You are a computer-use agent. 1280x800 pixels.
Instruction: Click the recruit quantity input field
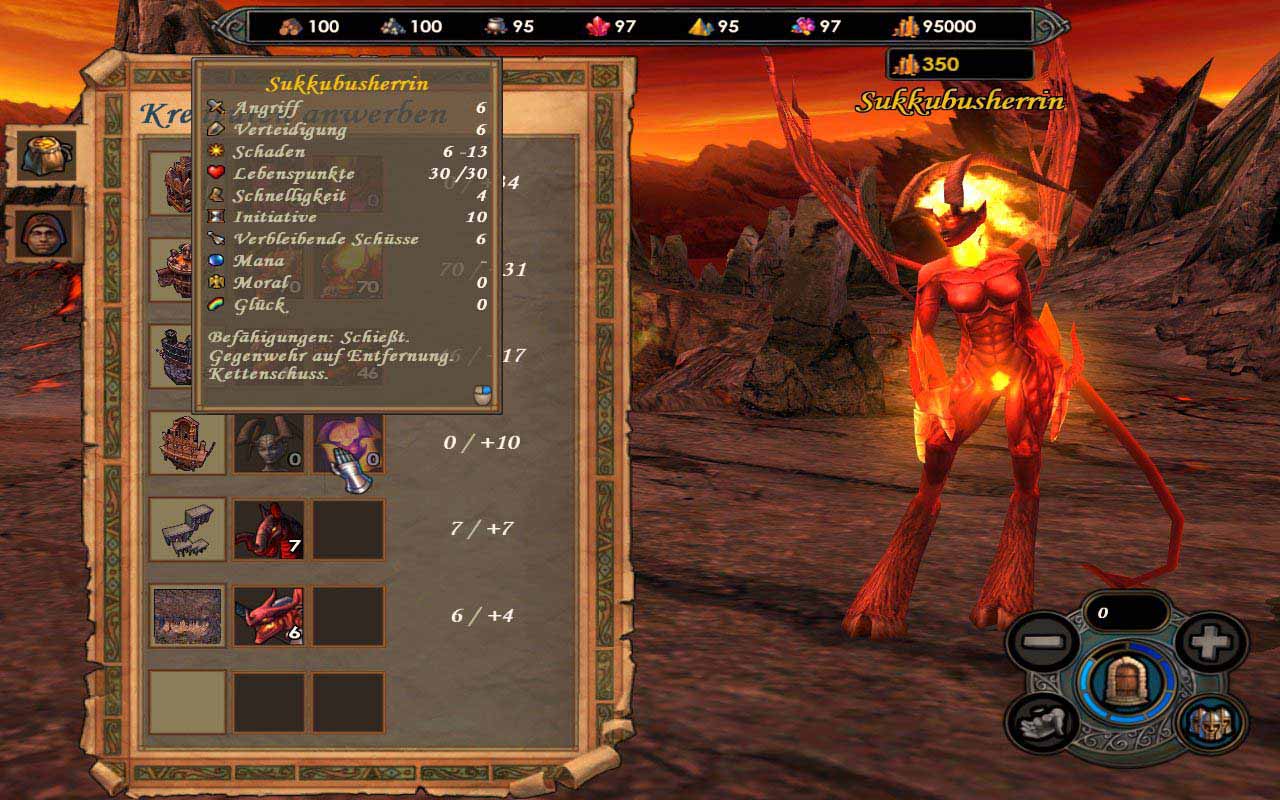[1125, 613]
